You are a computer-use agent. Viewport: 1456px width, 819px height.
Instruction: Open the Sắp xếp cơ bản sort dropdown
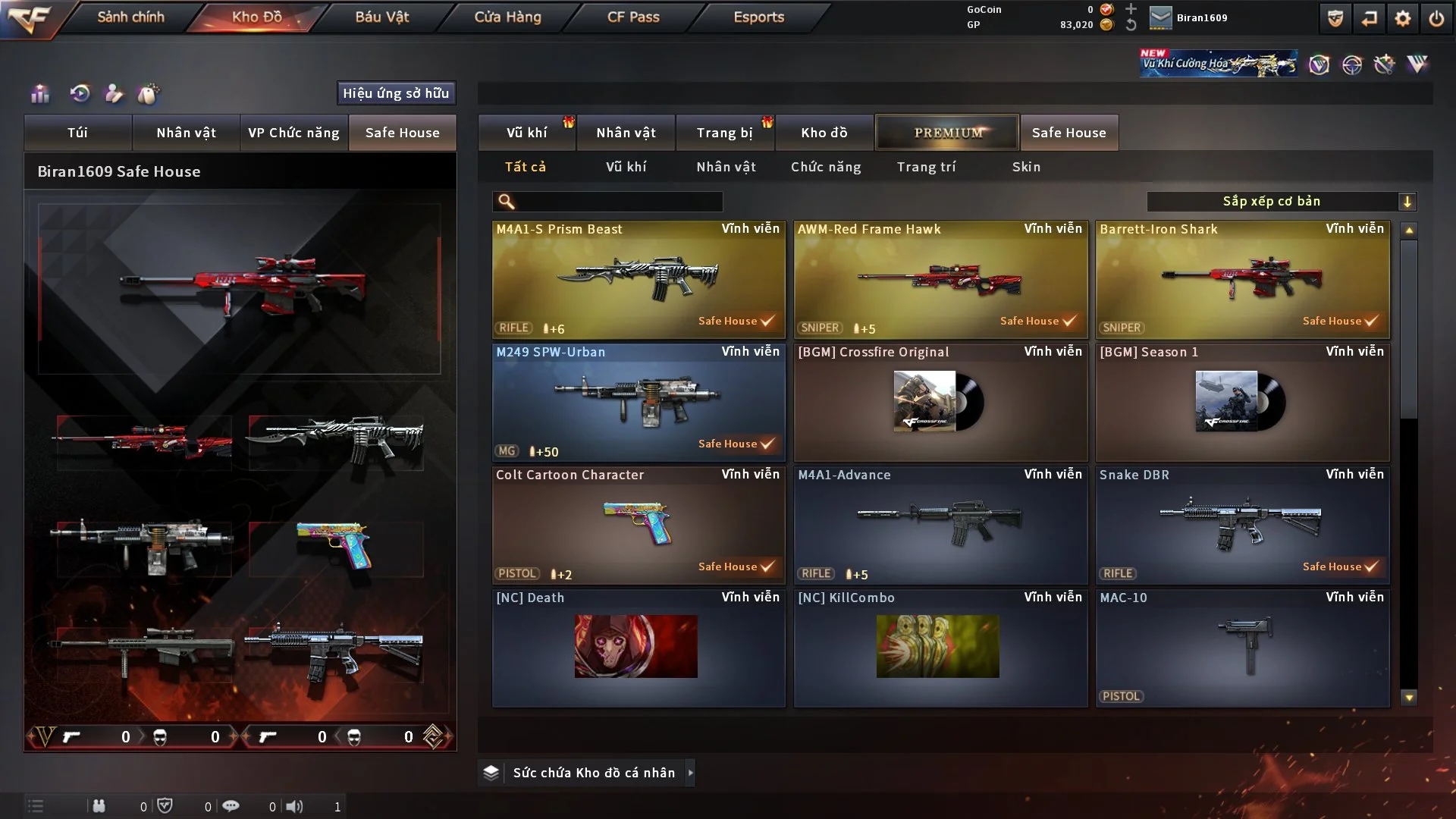pyautogui.click(x=1281, y=202)
